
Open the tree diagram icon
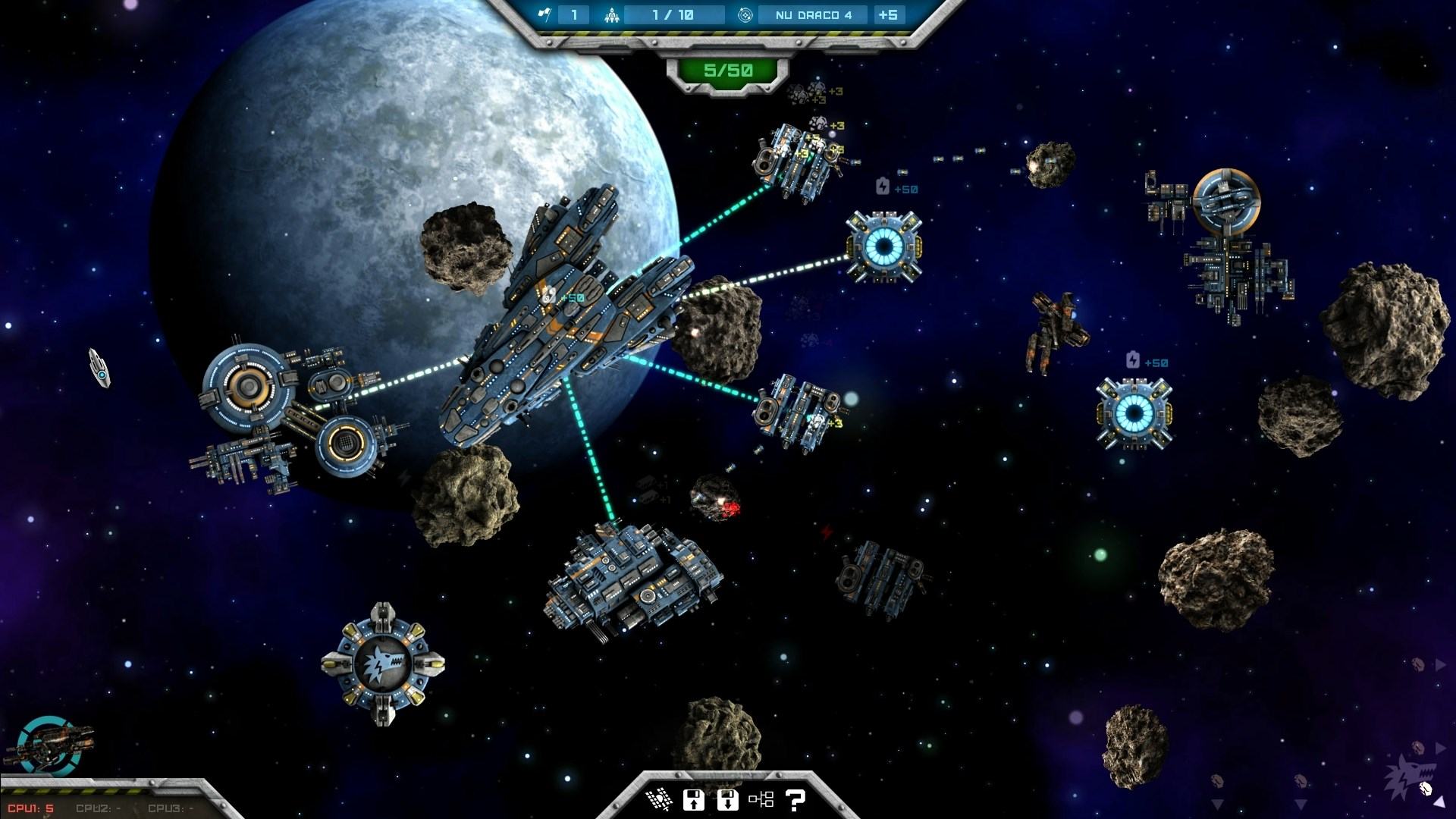click(761, 799)
